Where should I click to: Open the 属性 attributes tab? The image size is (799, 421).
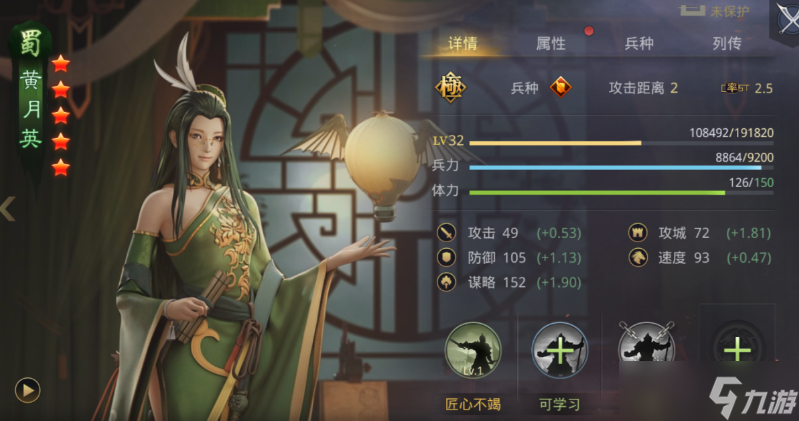(550, 44)
